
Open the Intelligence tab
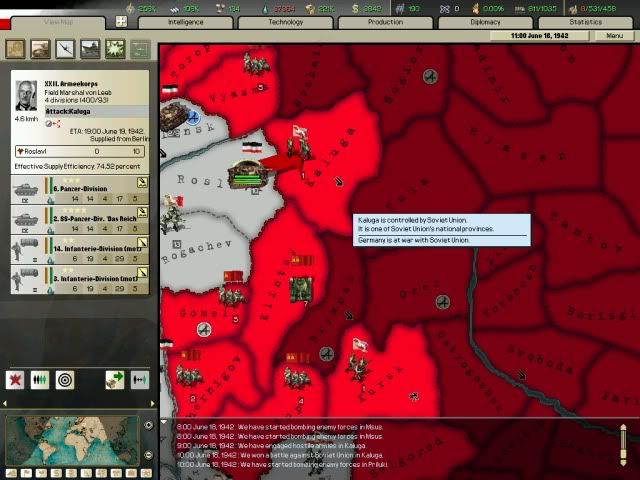(x=184, y=22)
